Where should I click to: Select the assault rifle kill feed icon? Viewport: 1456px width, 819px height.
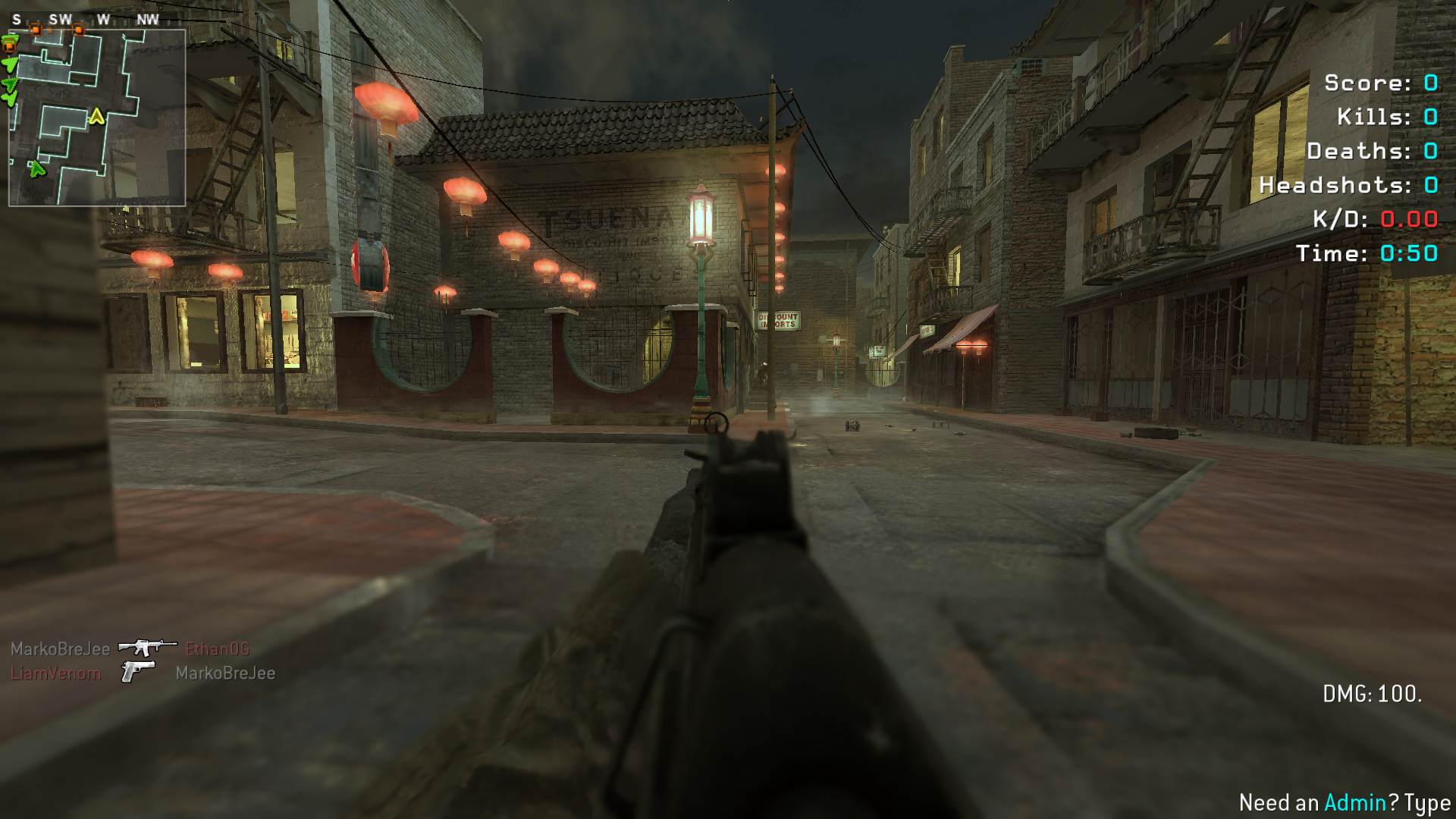(x=147, y=648)
